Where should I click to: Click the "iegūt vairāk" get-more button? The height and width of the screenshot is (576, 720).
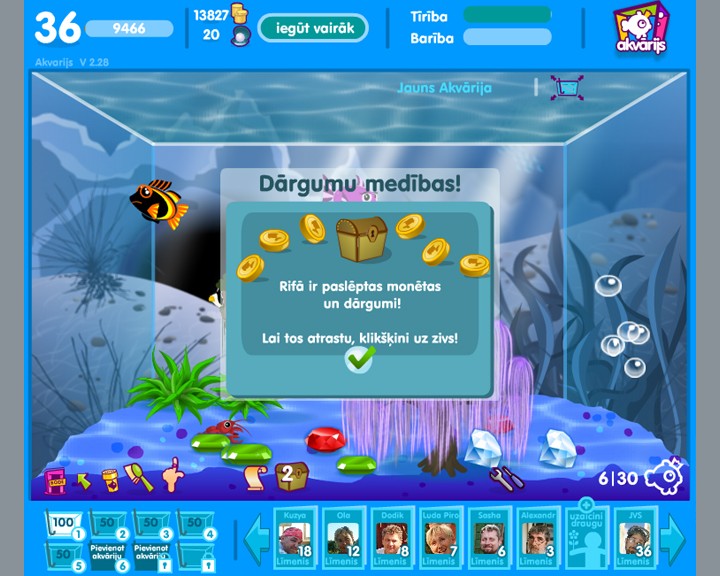tap(312, 28)
